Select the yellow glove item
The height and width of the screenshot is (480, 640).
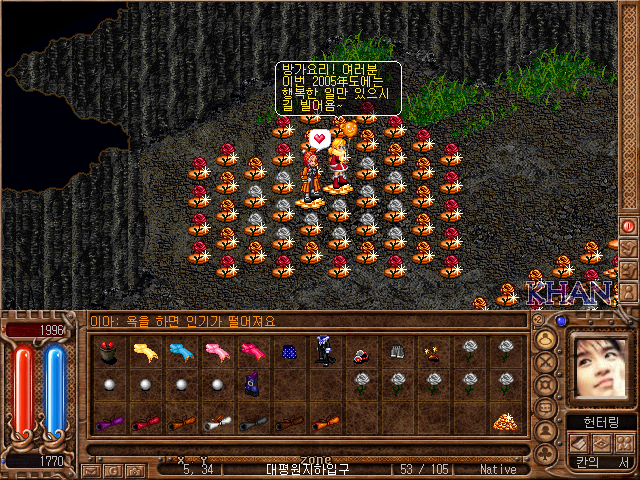(145, 351)
